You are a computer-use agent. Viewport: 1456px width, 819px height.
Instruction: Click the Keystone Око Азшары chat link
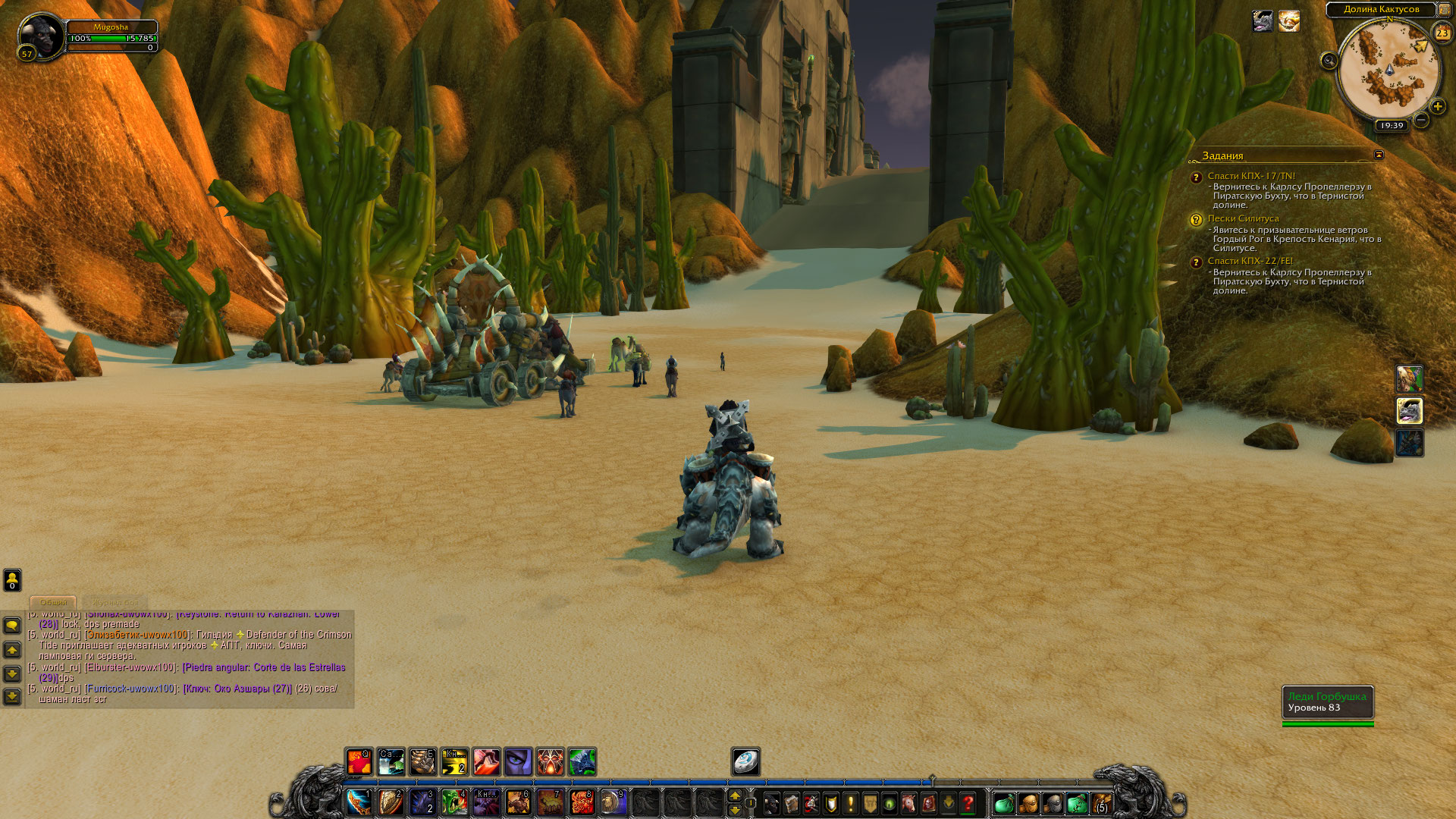(237, 689)
